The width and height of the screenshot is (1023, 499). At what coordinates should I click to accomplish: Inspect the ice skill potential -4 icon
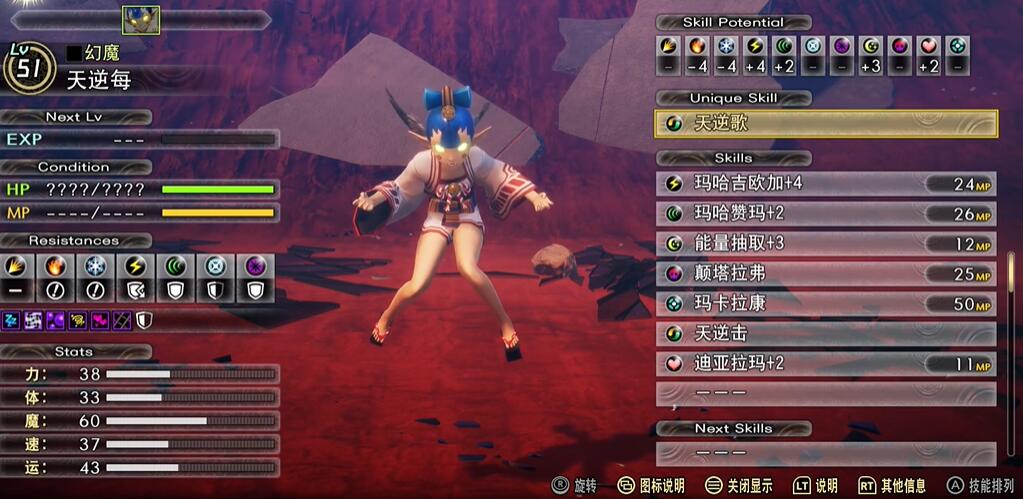tap(727, 45)
